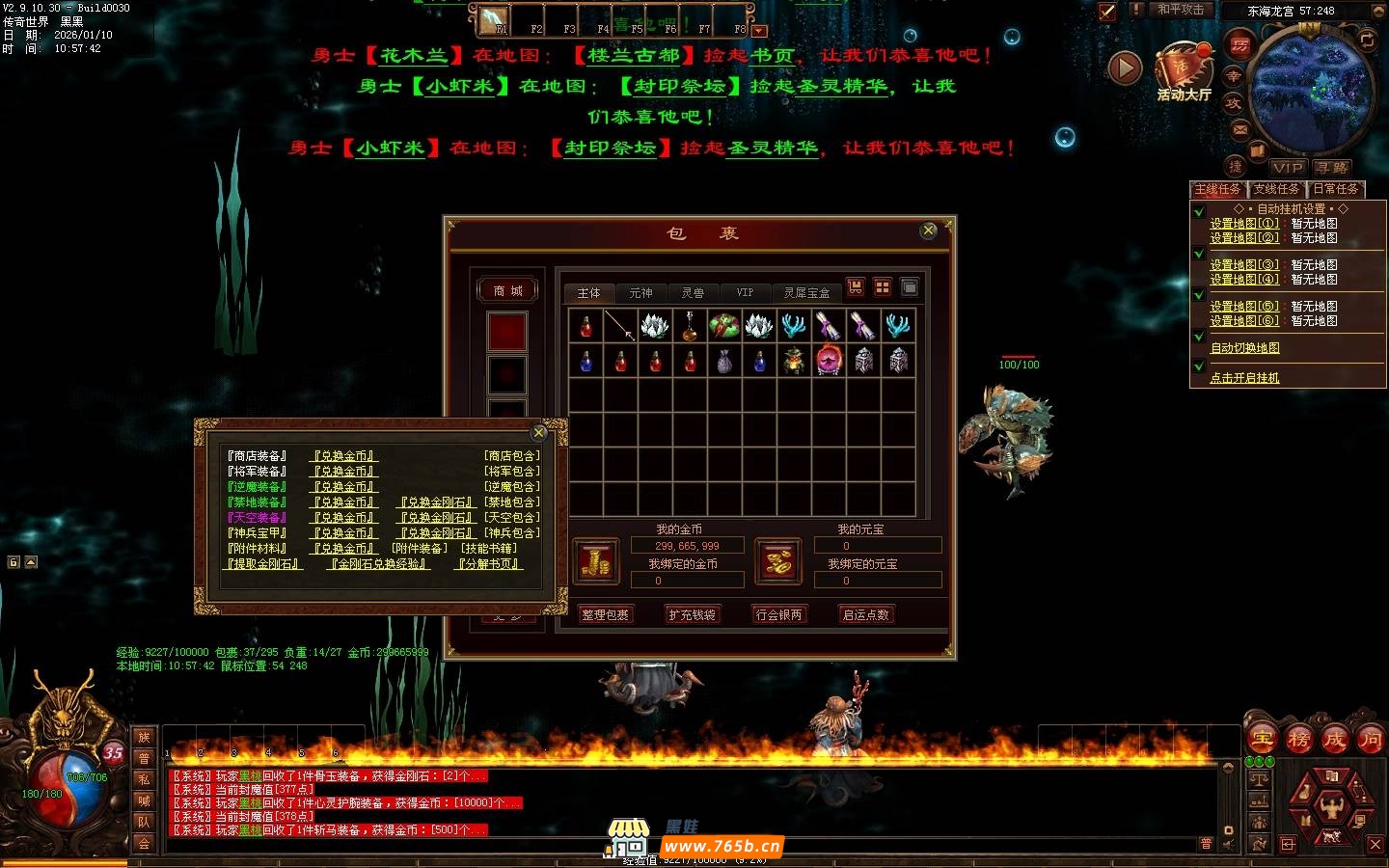Switch to the 元神 bag tab
1389x868 pixels.
click(640, 293)
